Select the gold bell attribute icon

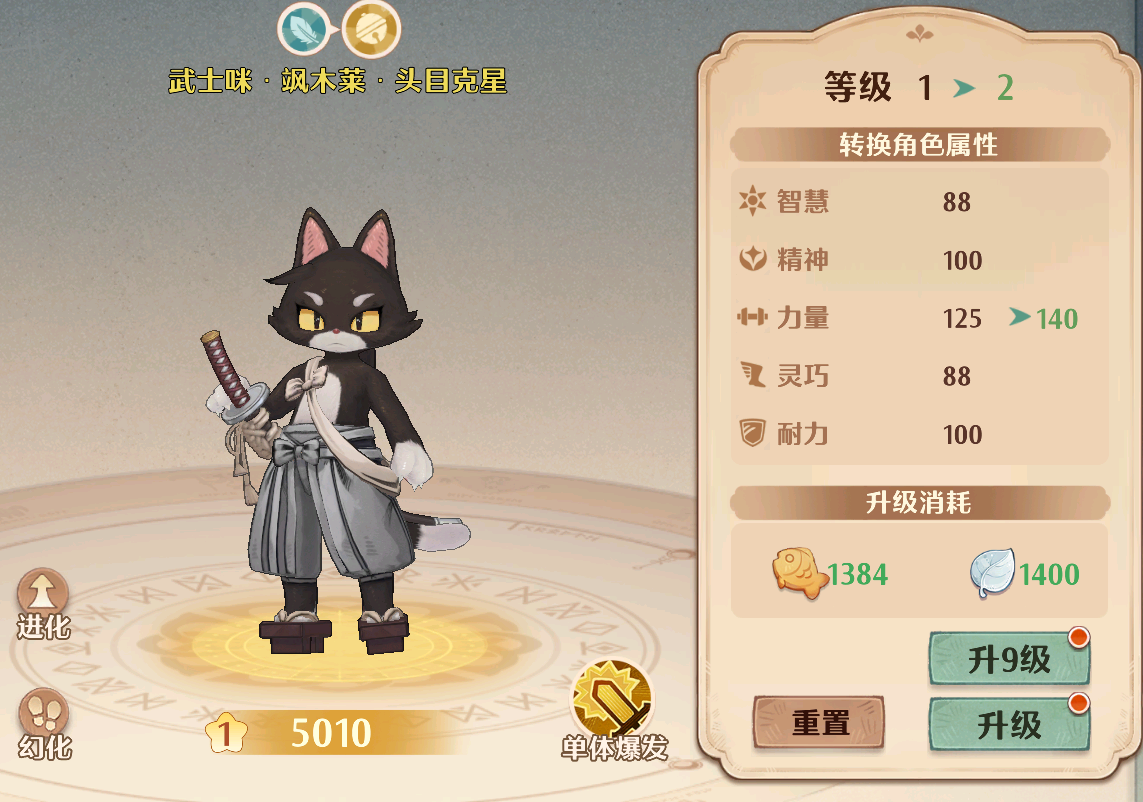[371, 30]
